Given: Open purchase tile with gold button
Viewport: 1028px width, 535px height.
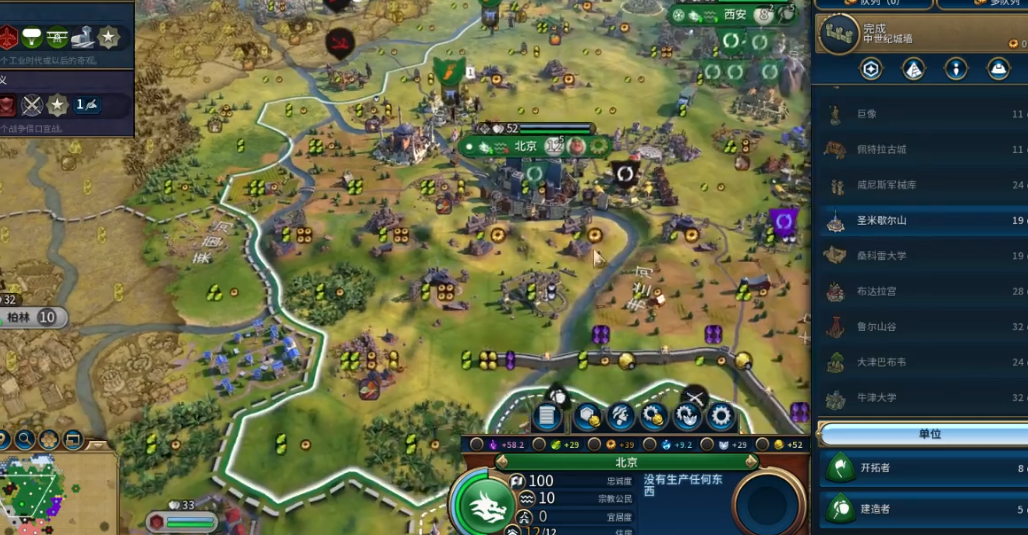Looking at the screenshot, I should click(x=586, y=416).
